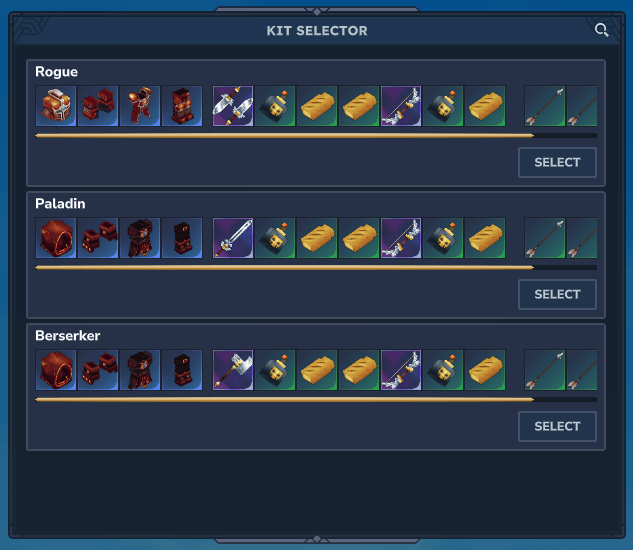633x550 pixels.
Task: Select the Rogue kit
Action: pos(557,162)
